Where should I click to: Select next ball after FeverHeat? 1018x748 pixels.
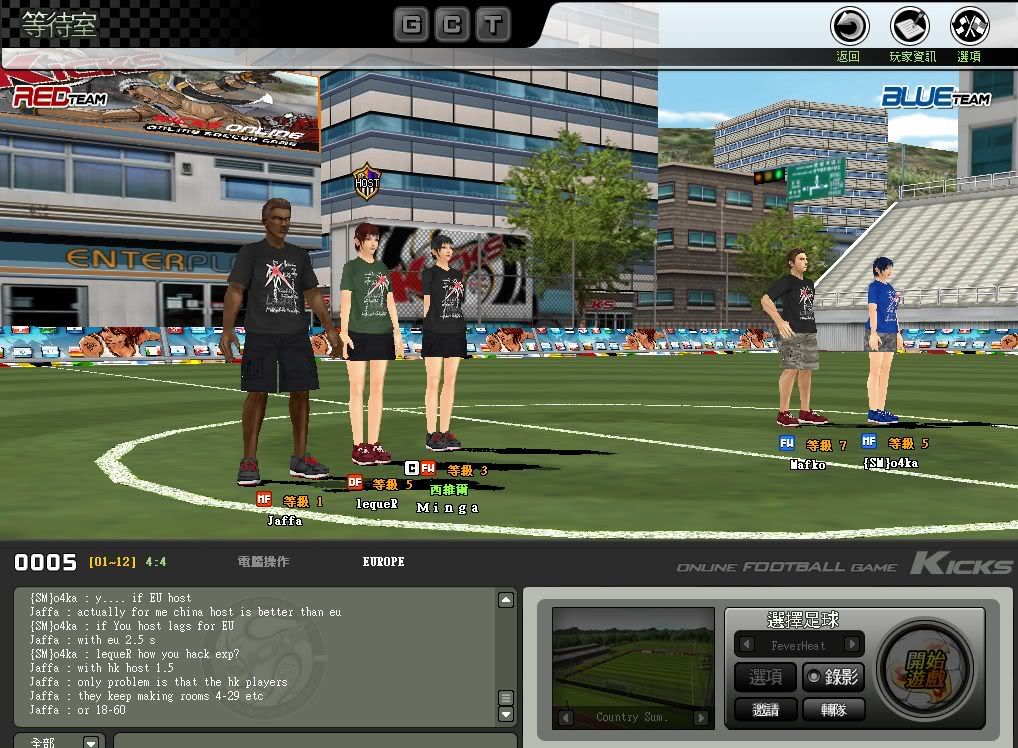click(852, 645)
